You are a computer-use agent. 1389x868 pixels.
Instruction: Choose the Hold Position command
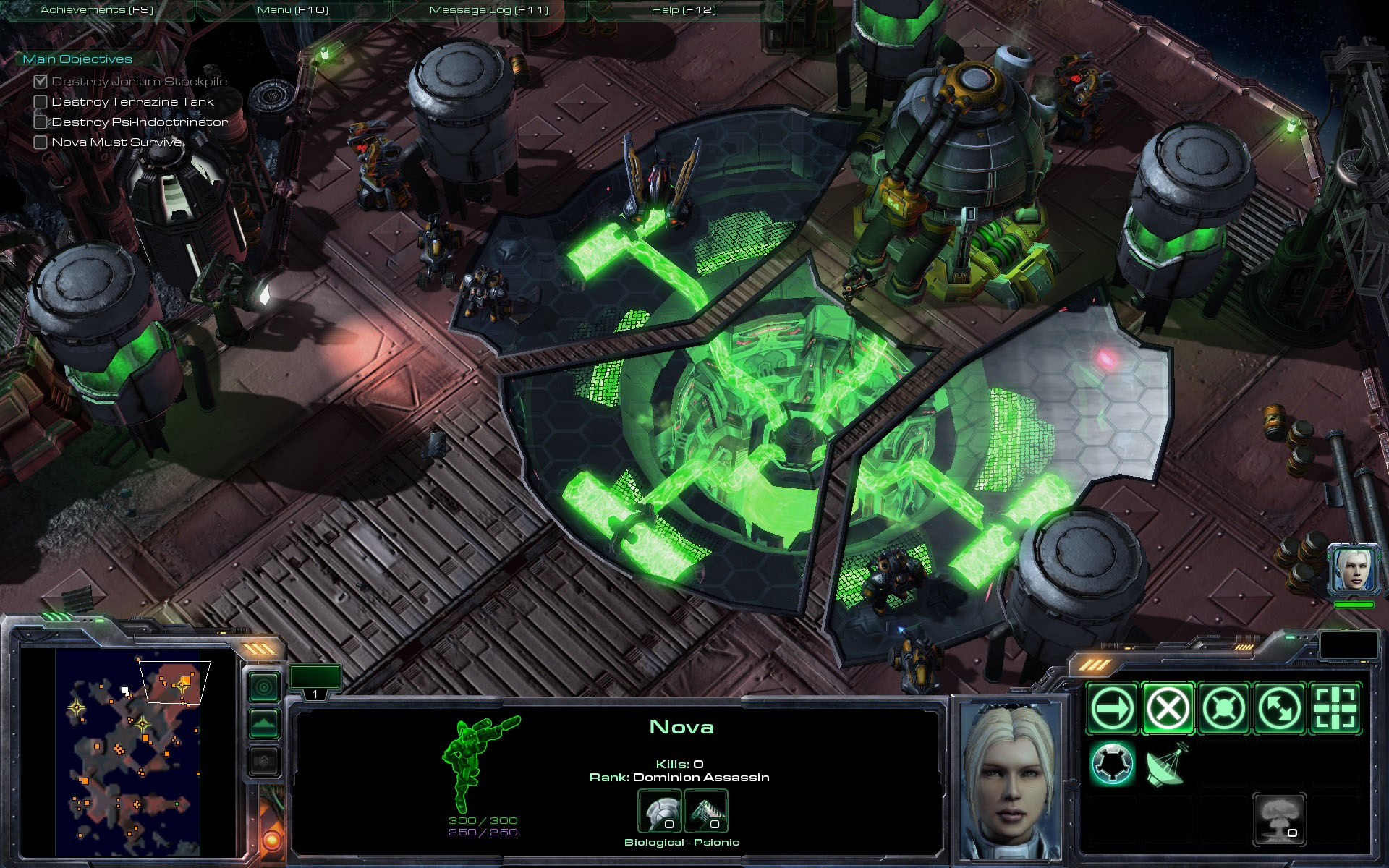[1223, 707]
